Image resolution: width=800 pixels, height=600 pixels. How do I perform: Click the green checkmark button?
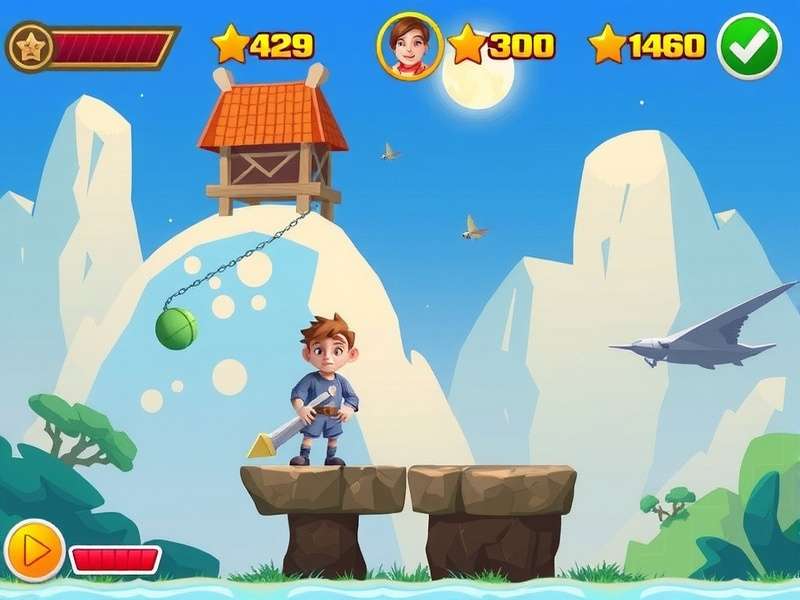(749, 46)
